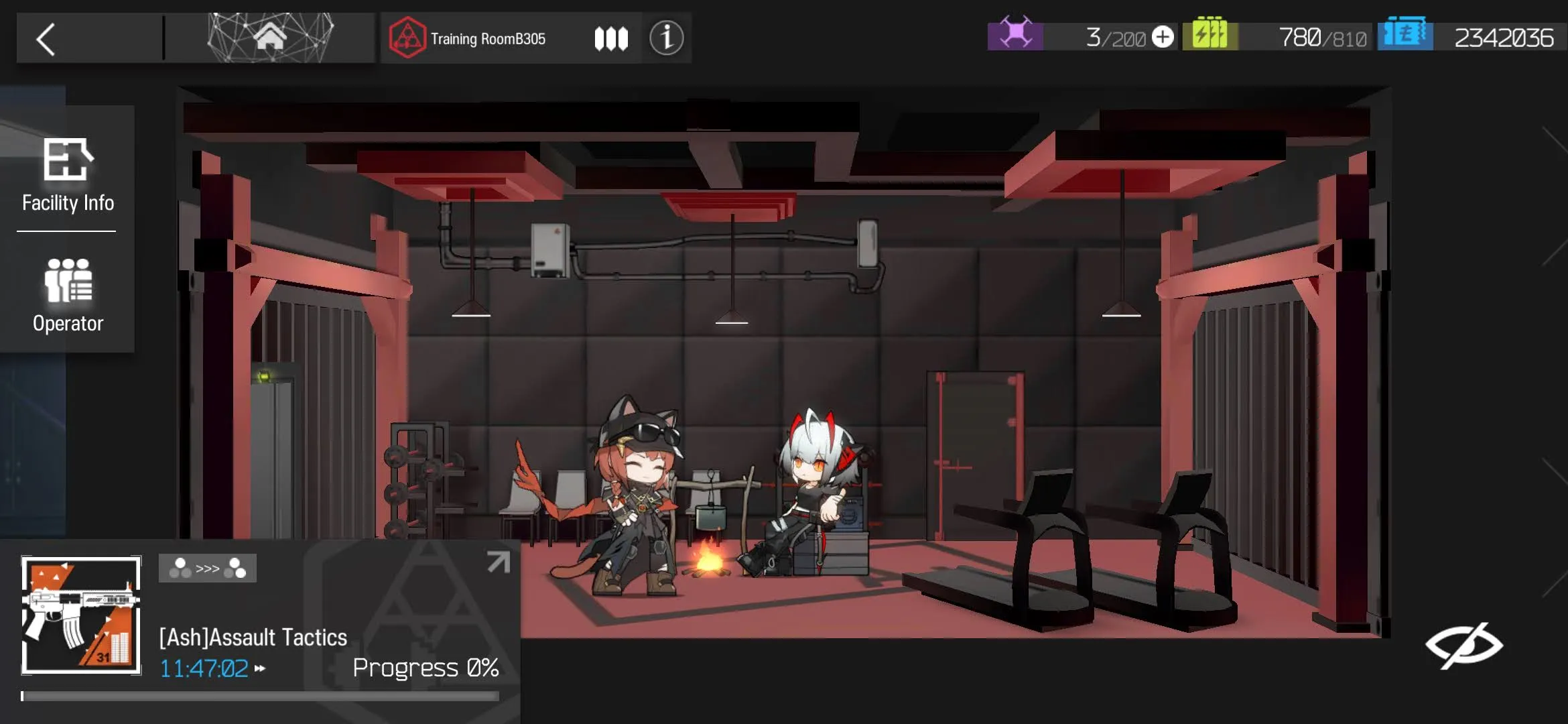This screenshot has width=1568, height=724.
Task: Hide the interface with the eye icon
Action: click(1463, 645)
